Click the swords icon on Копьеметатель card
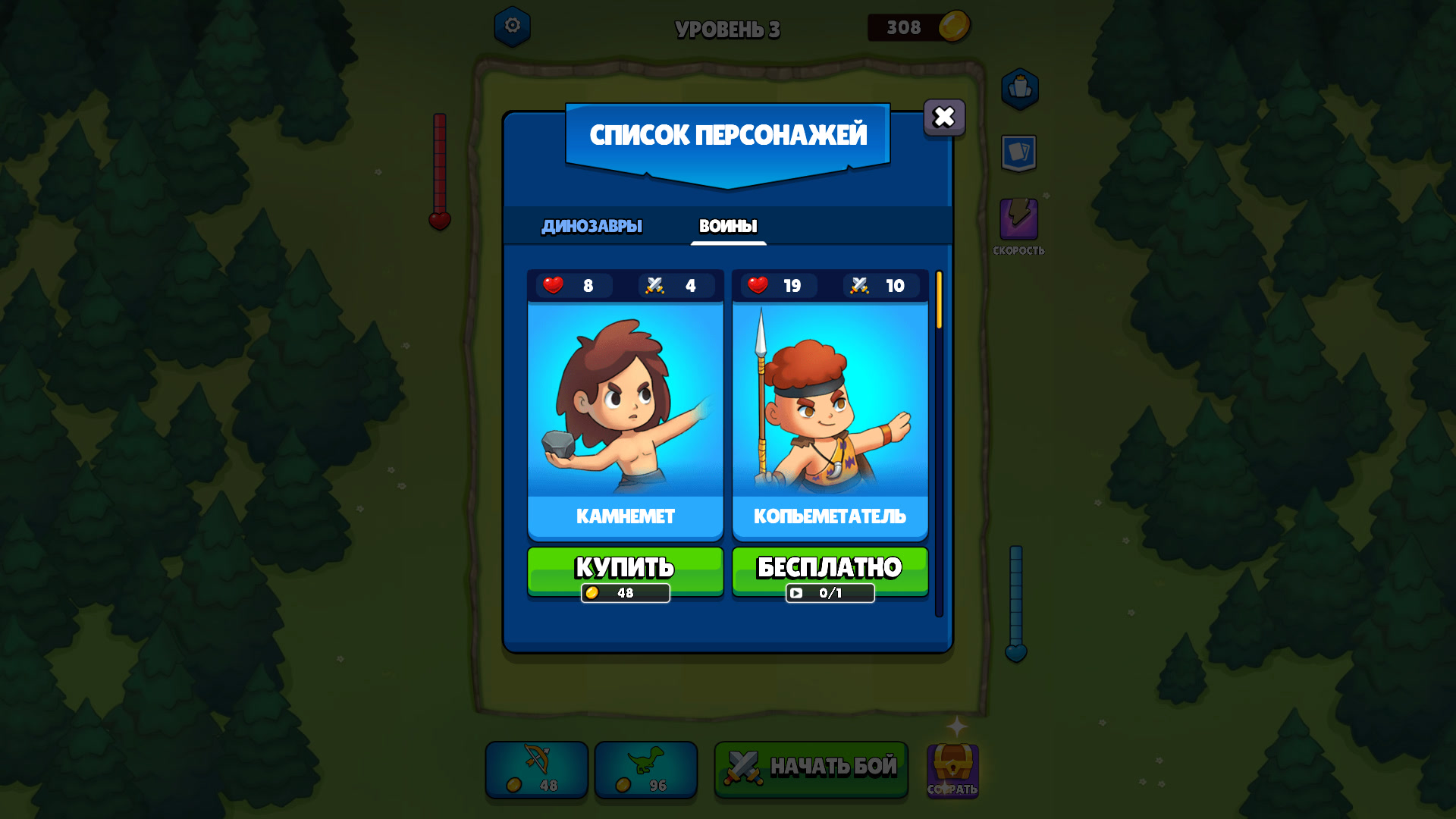 tap(859, 286)
